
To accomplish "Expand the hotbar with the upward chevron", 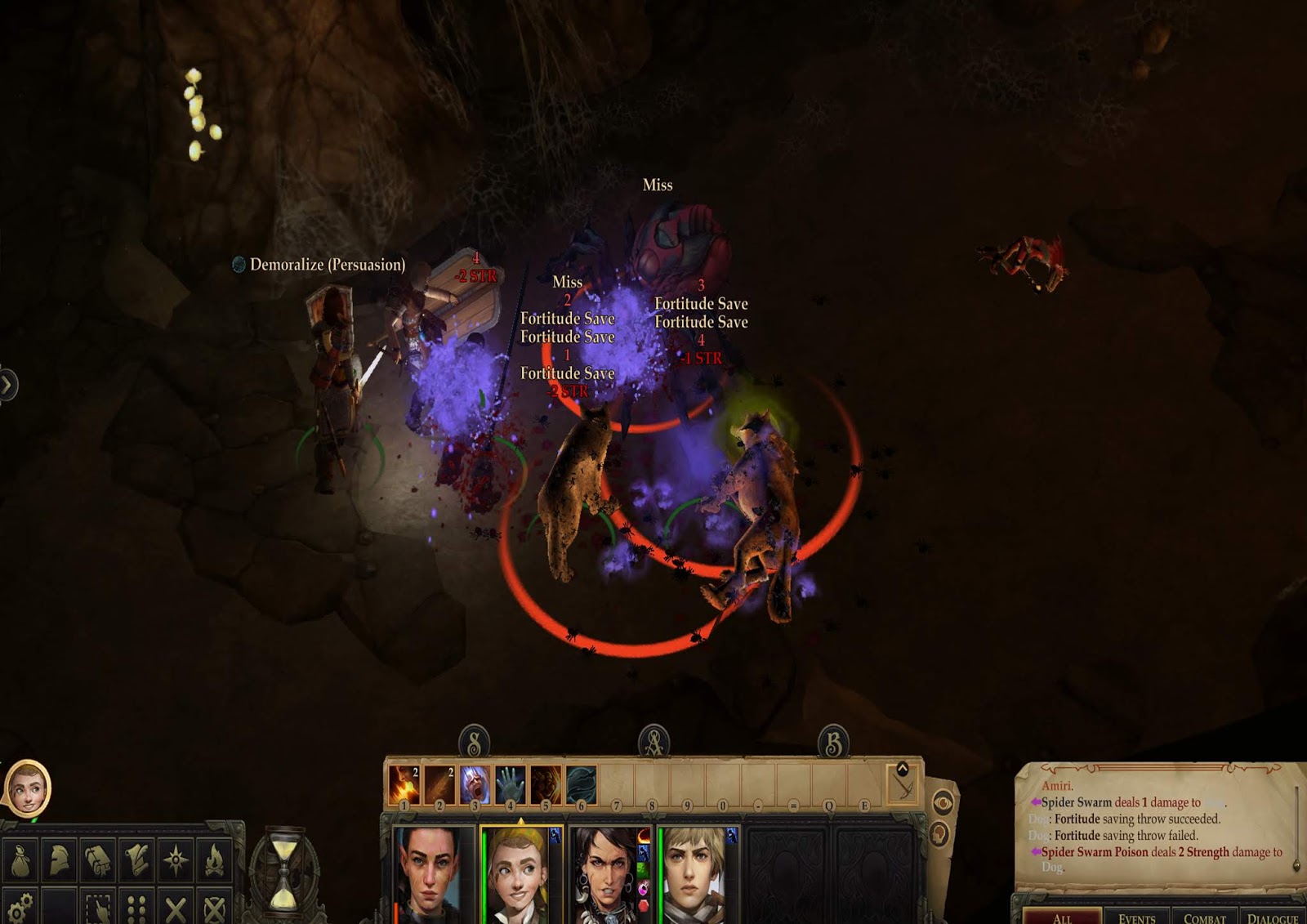I will click(x=903, y=769).
